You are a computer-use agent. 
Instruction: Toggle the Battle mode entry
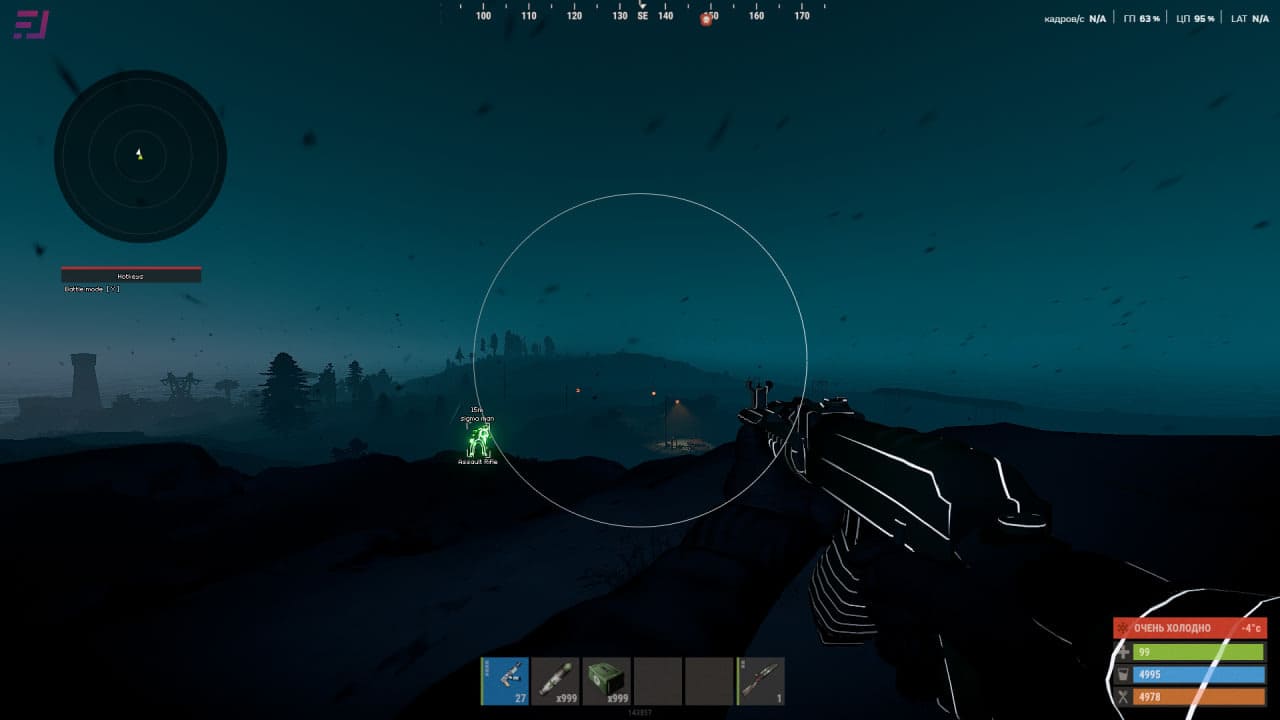(92, 289)
